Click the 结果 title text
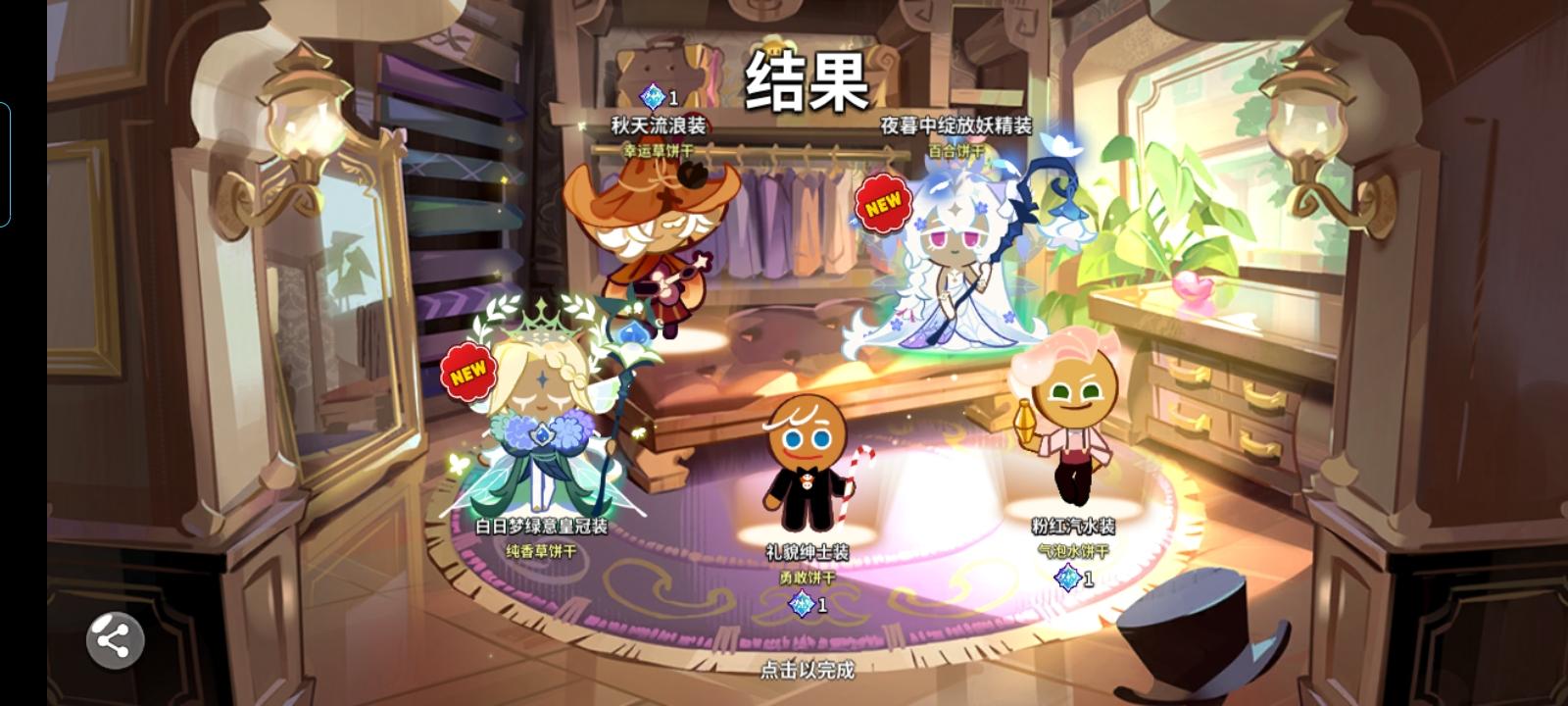1568x706 pixels. coord(808,83)
